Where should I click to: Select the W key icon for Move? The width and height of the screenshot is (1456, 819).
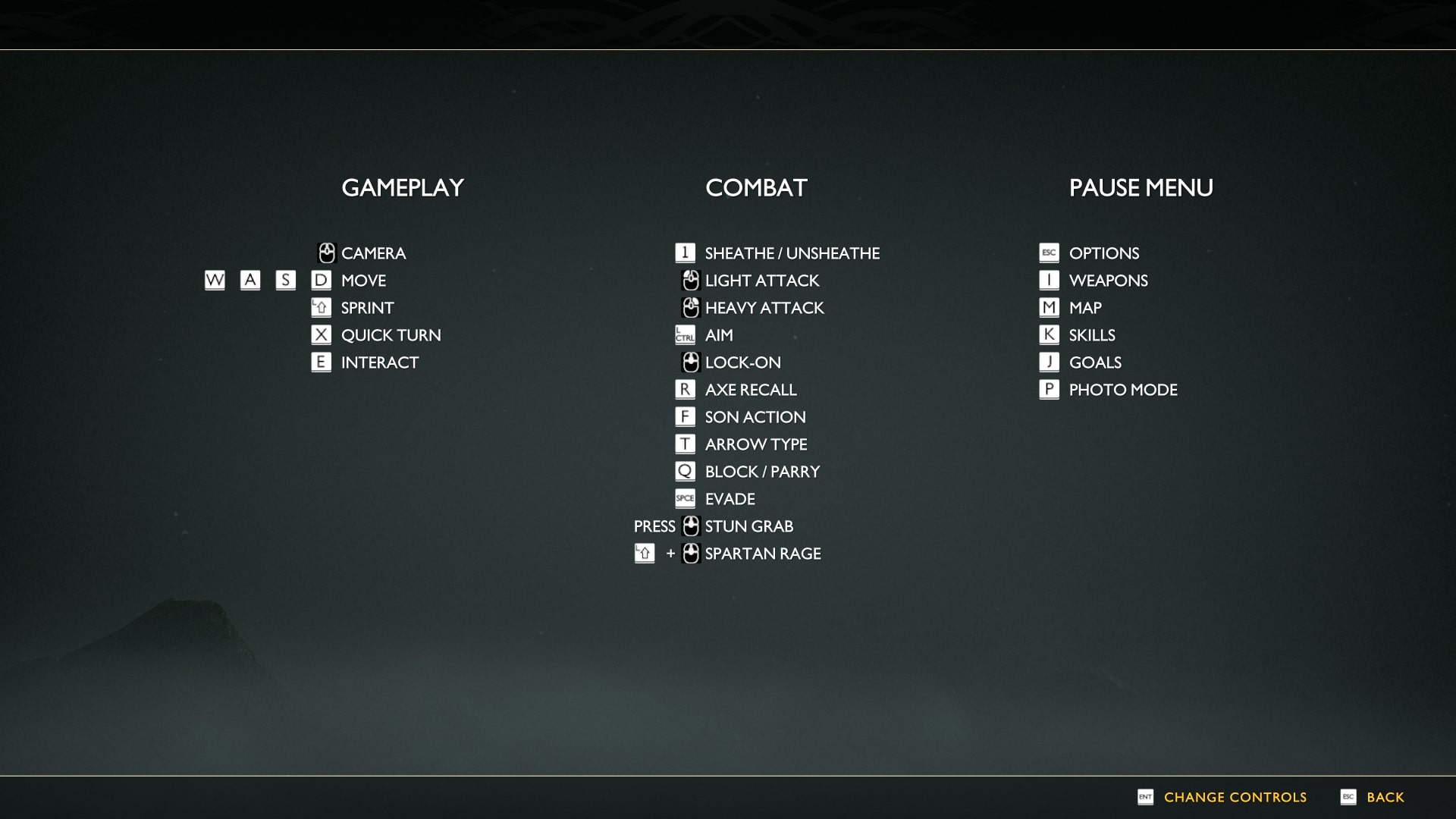pos(213,281)
